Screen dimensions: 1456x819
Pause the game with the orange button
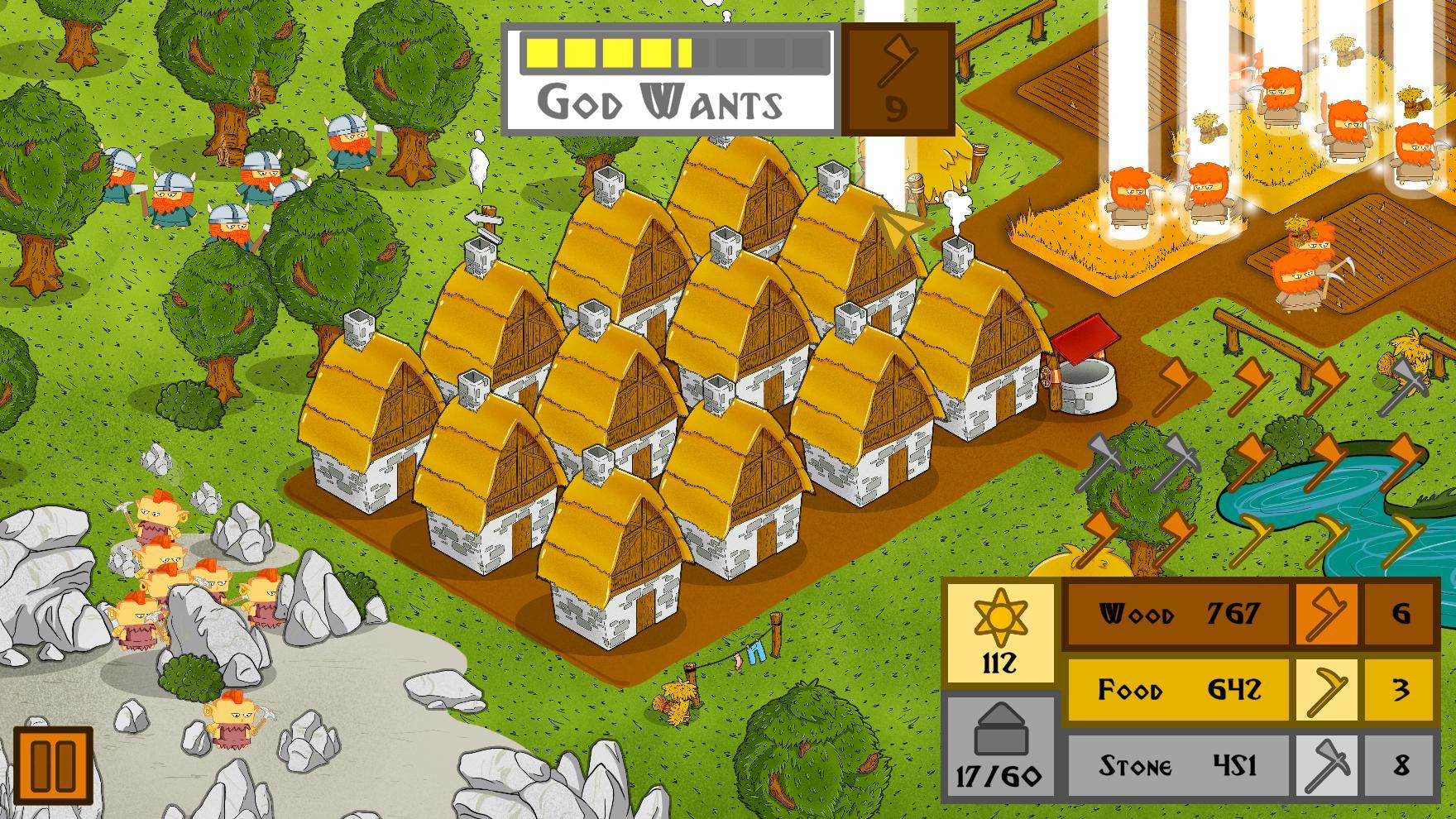click(x=53, y=765)
